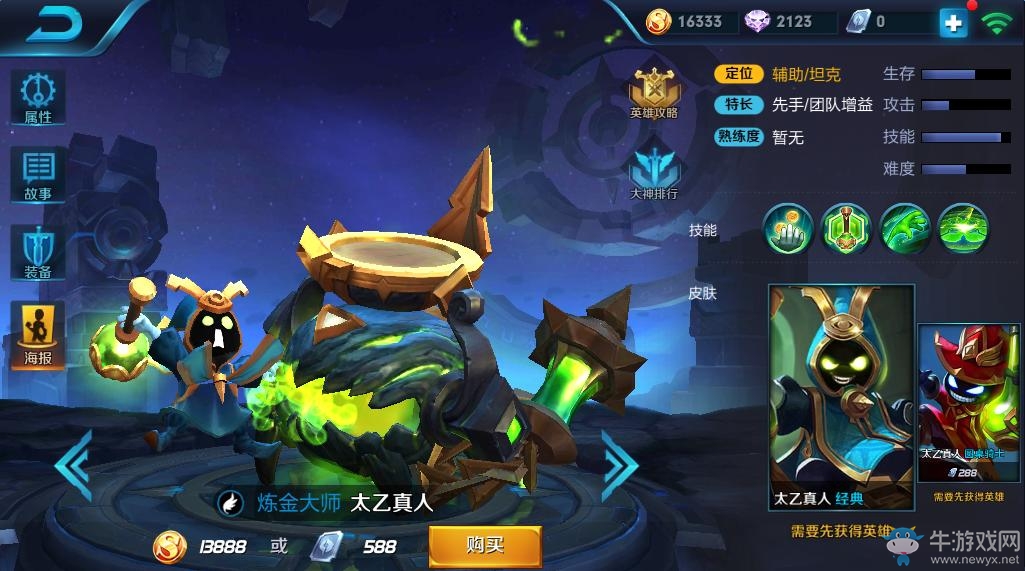Select the fourth green skill icon

963,229
